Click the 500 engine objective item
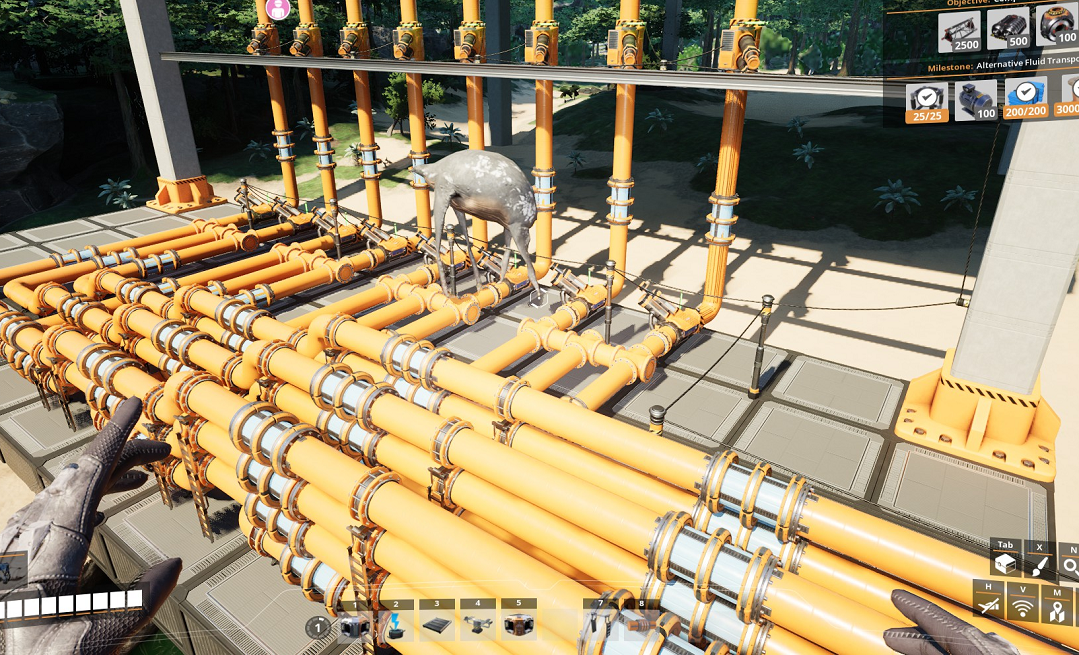 1008,30
